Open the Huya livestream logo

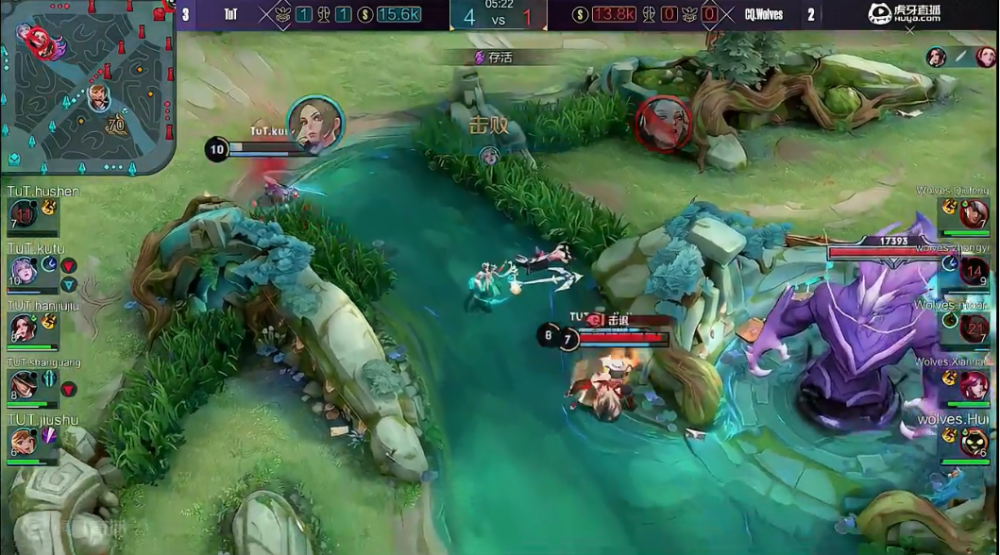click(x=905, y=13)
